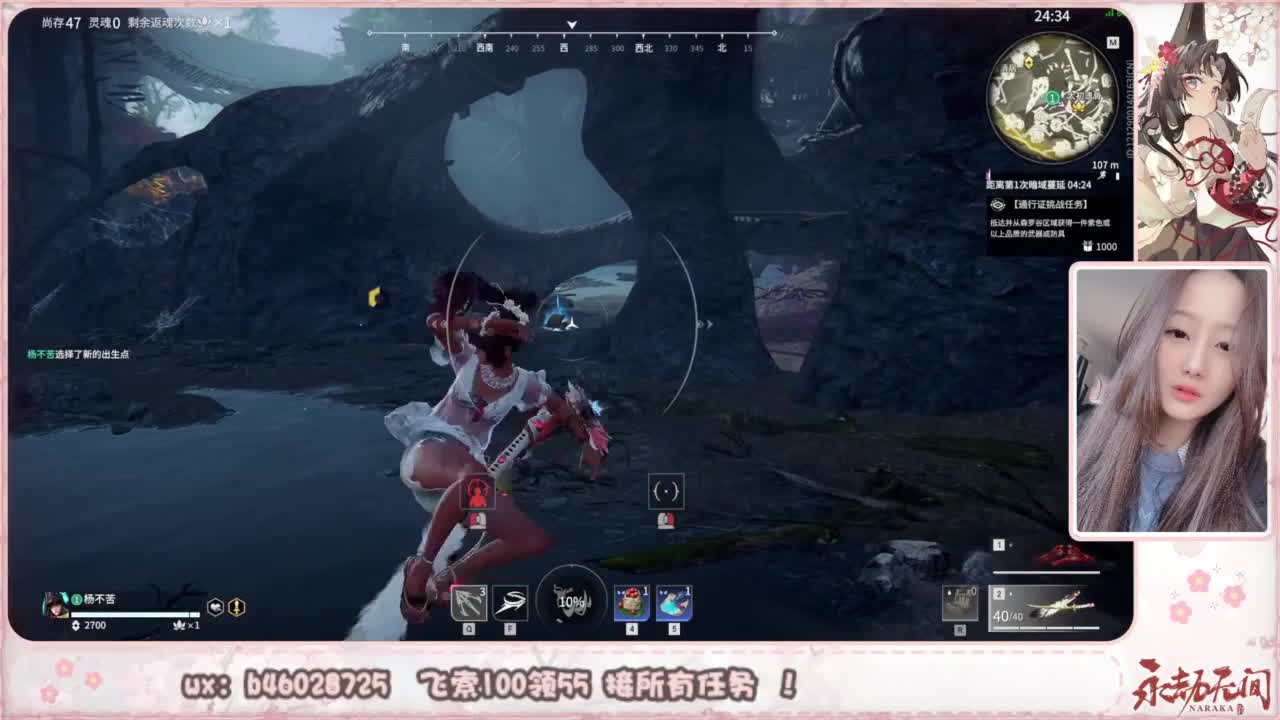Image resolution: width=1280 pixels, height=720 pixels.
Task: Click the coin icon beside the 1000 reward
Action: coord(1087,247)
